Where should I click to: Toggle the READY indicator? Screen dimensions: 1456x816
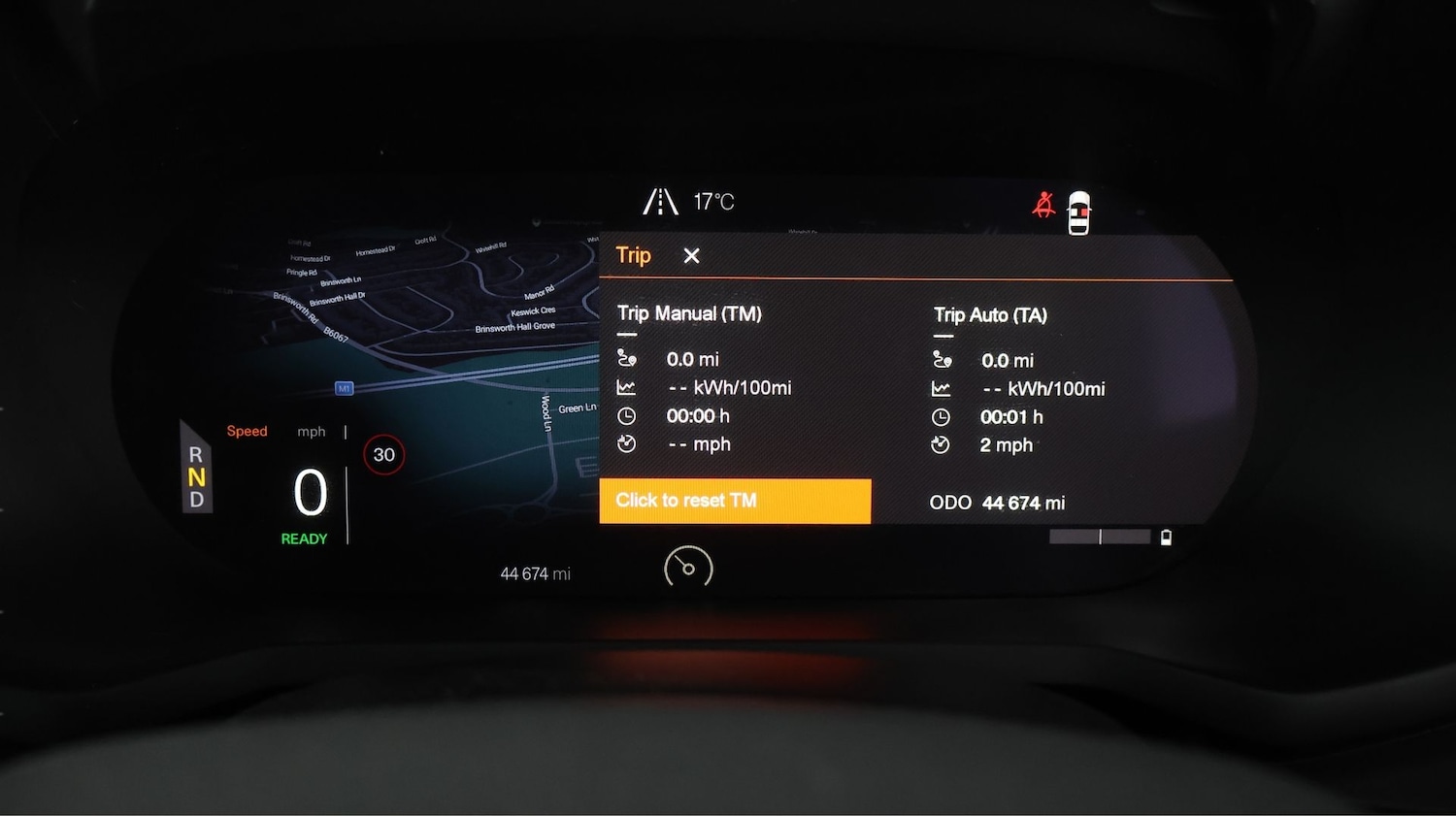[x=304, y=539]
